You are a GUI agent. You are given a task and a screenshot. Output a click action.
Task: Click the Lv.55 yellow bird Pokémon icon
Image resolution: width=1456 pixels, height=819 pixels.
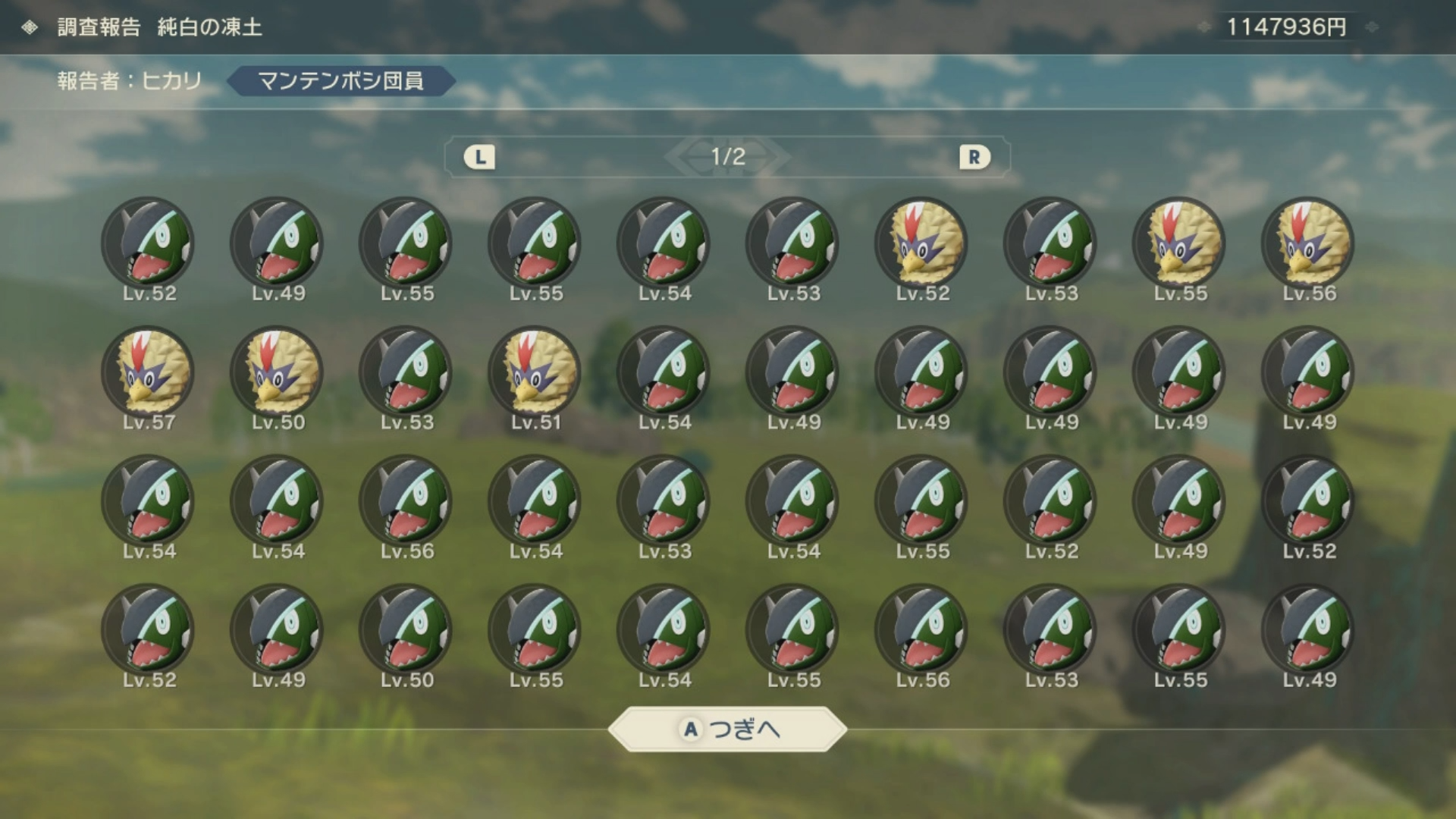(x=1179, y=243)
